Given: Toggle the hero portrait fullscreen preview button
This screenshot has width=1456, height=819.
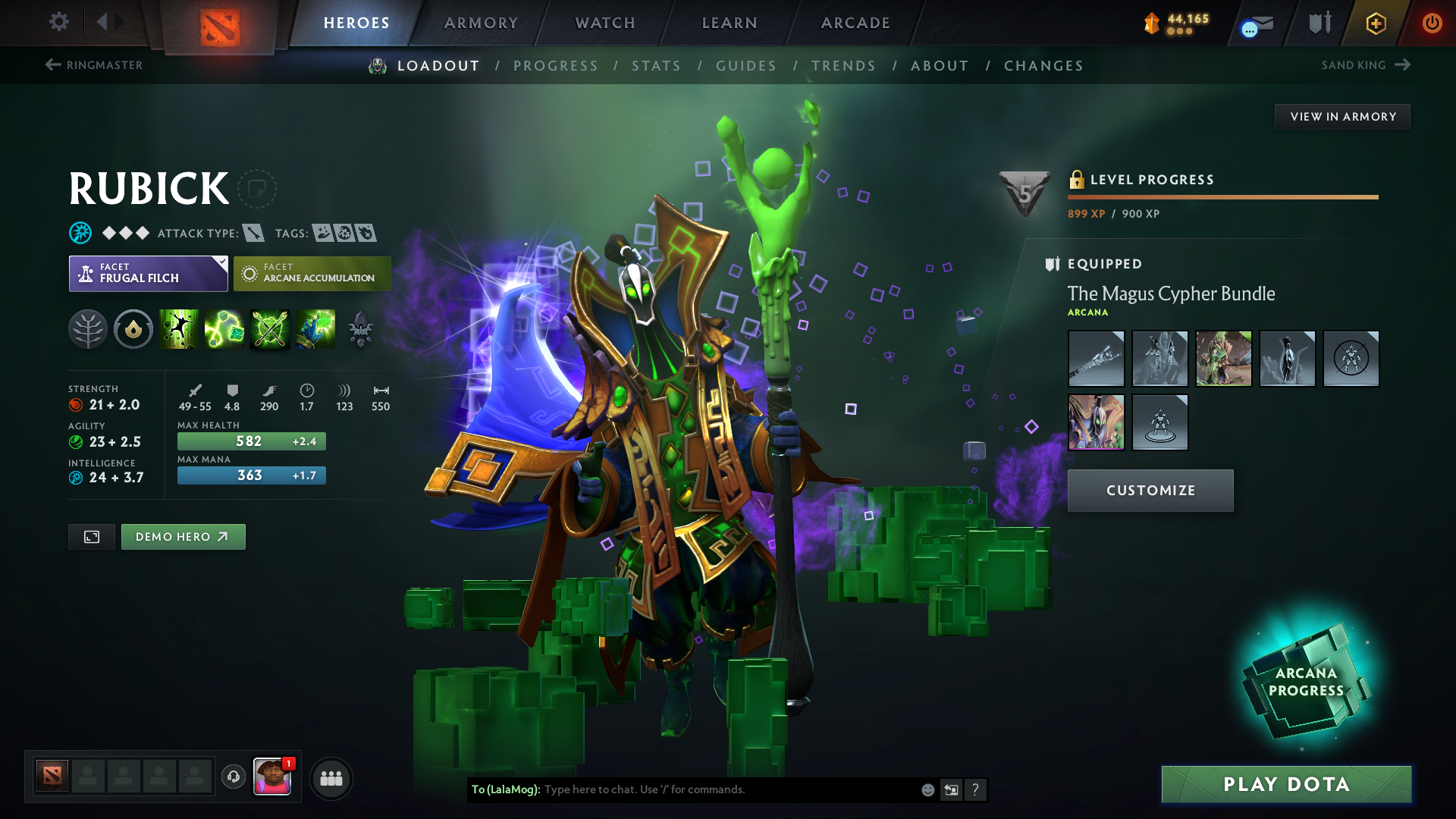Looking at the screenshot, I should [x=91, y=536].
